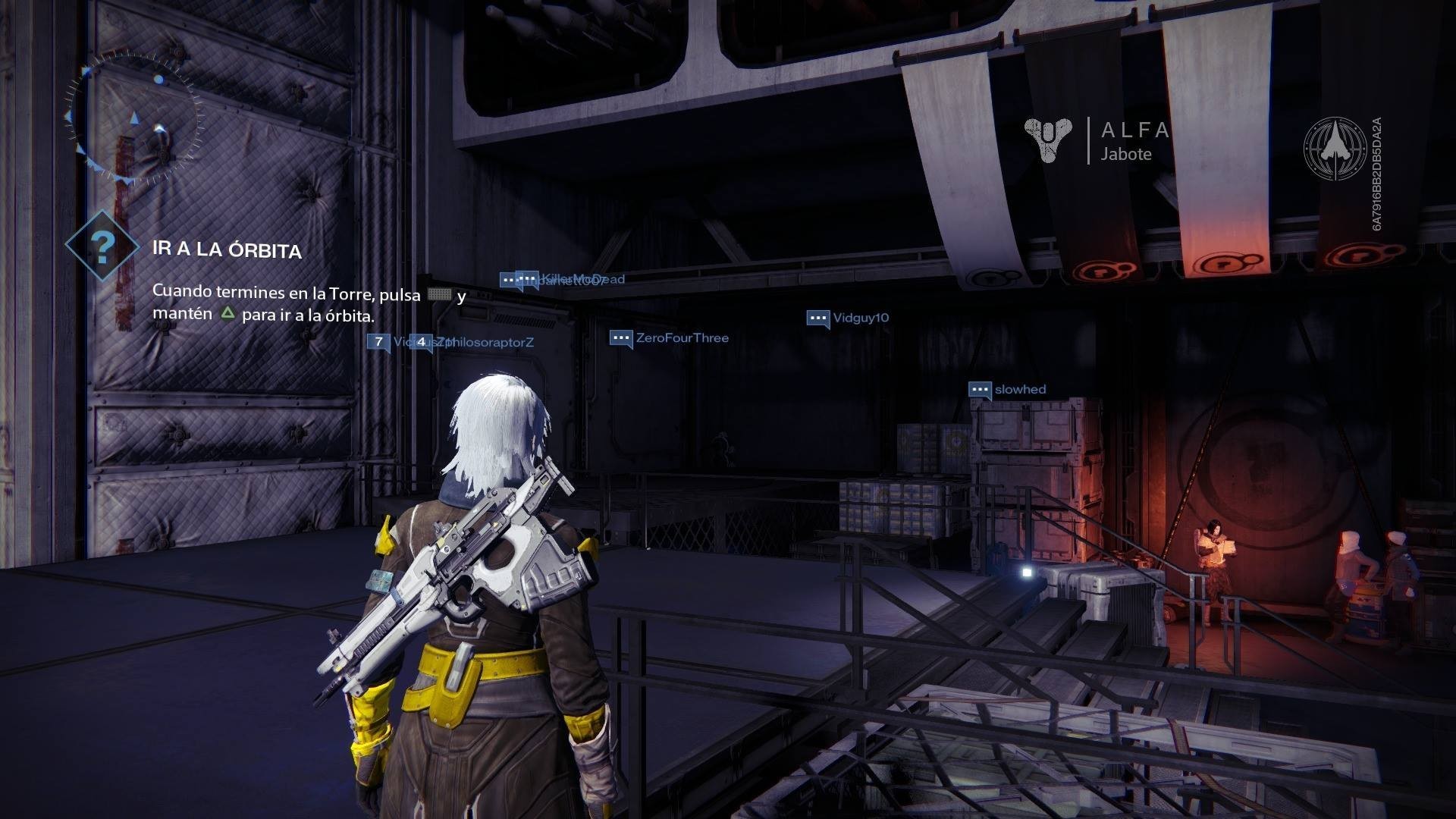Image resolution: width=1456 pixels, height=819 pixels.
Task: Open the chat bubble beside Vidguy10
Action: (821, 317)
